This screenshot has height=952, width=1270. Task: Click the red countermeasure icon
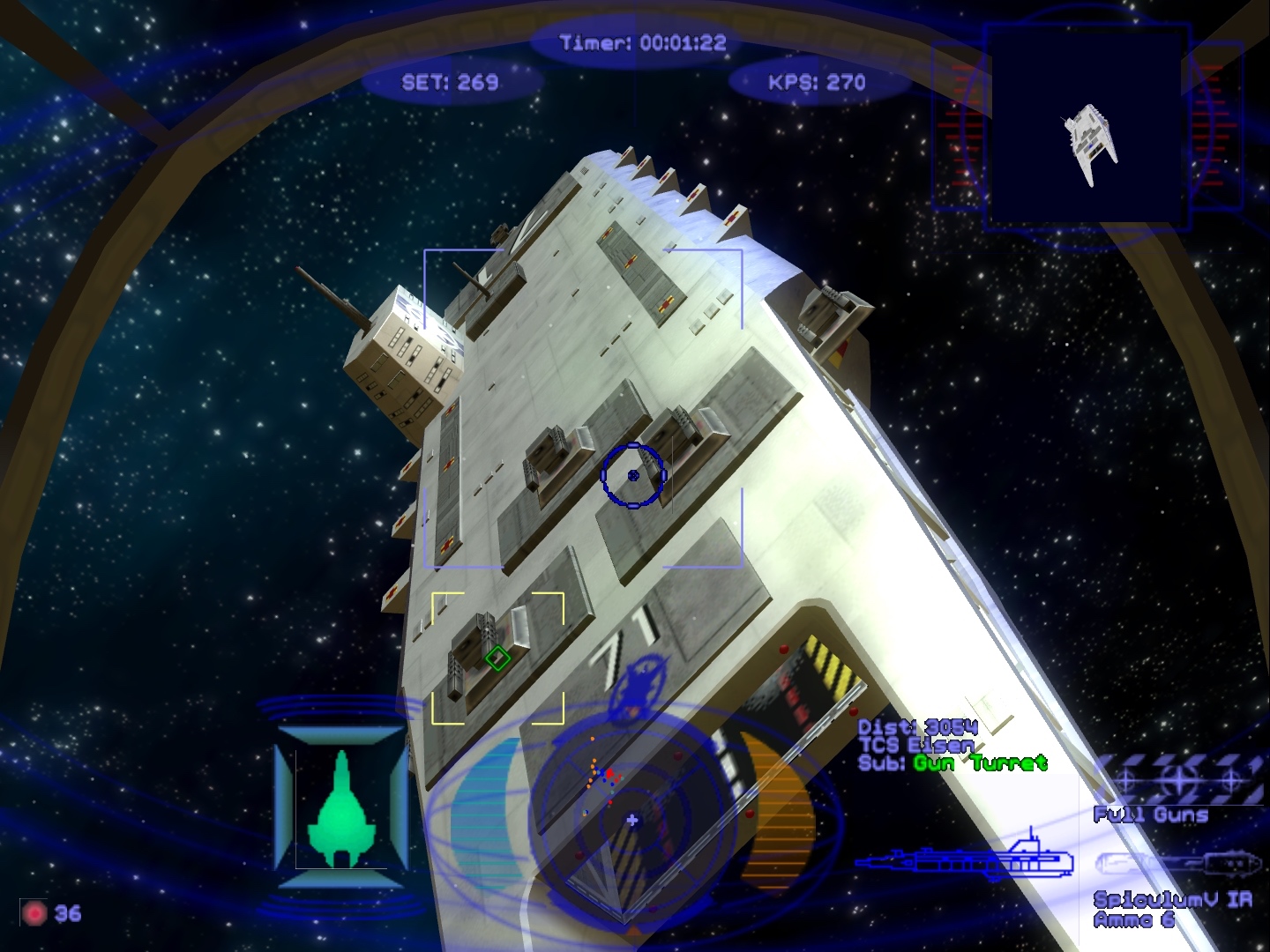coord(34,913)
